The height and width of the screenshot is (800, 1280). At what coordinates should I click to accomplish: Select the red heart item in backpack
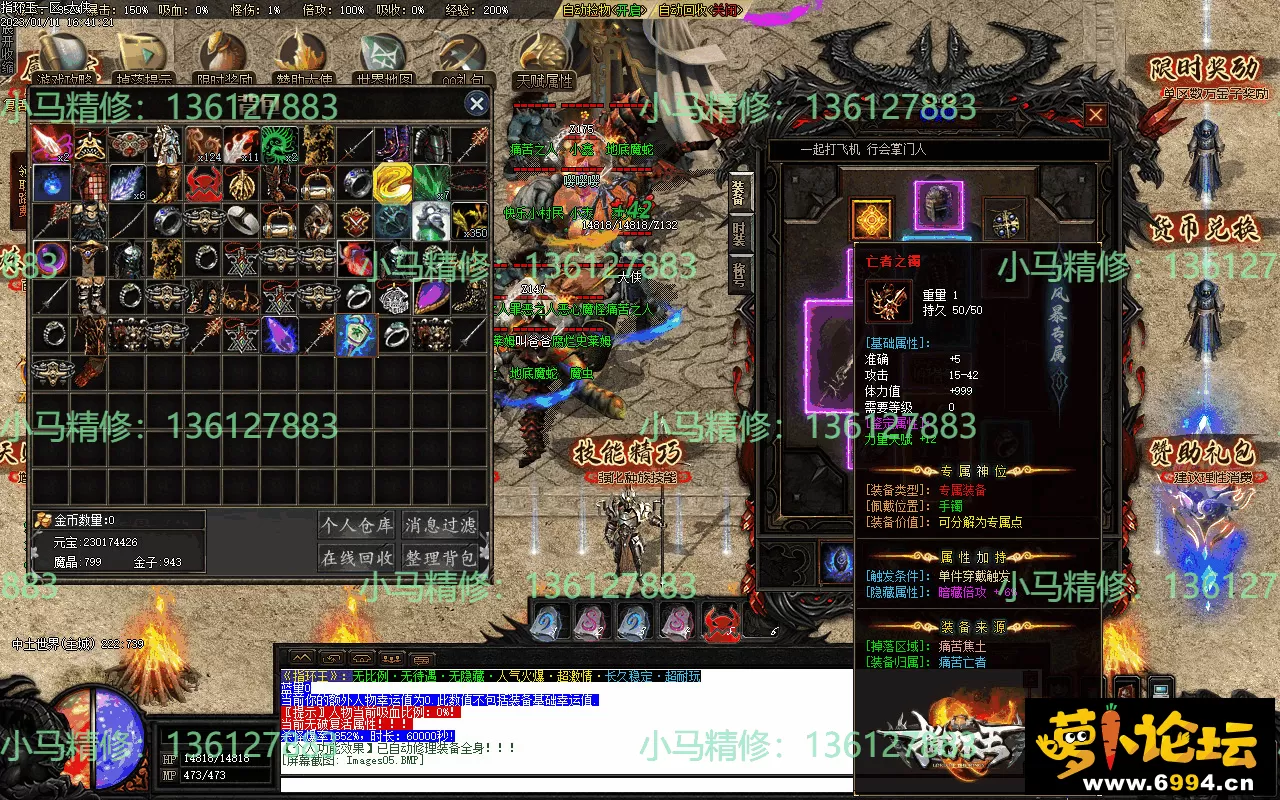click(x=354, y=258)
